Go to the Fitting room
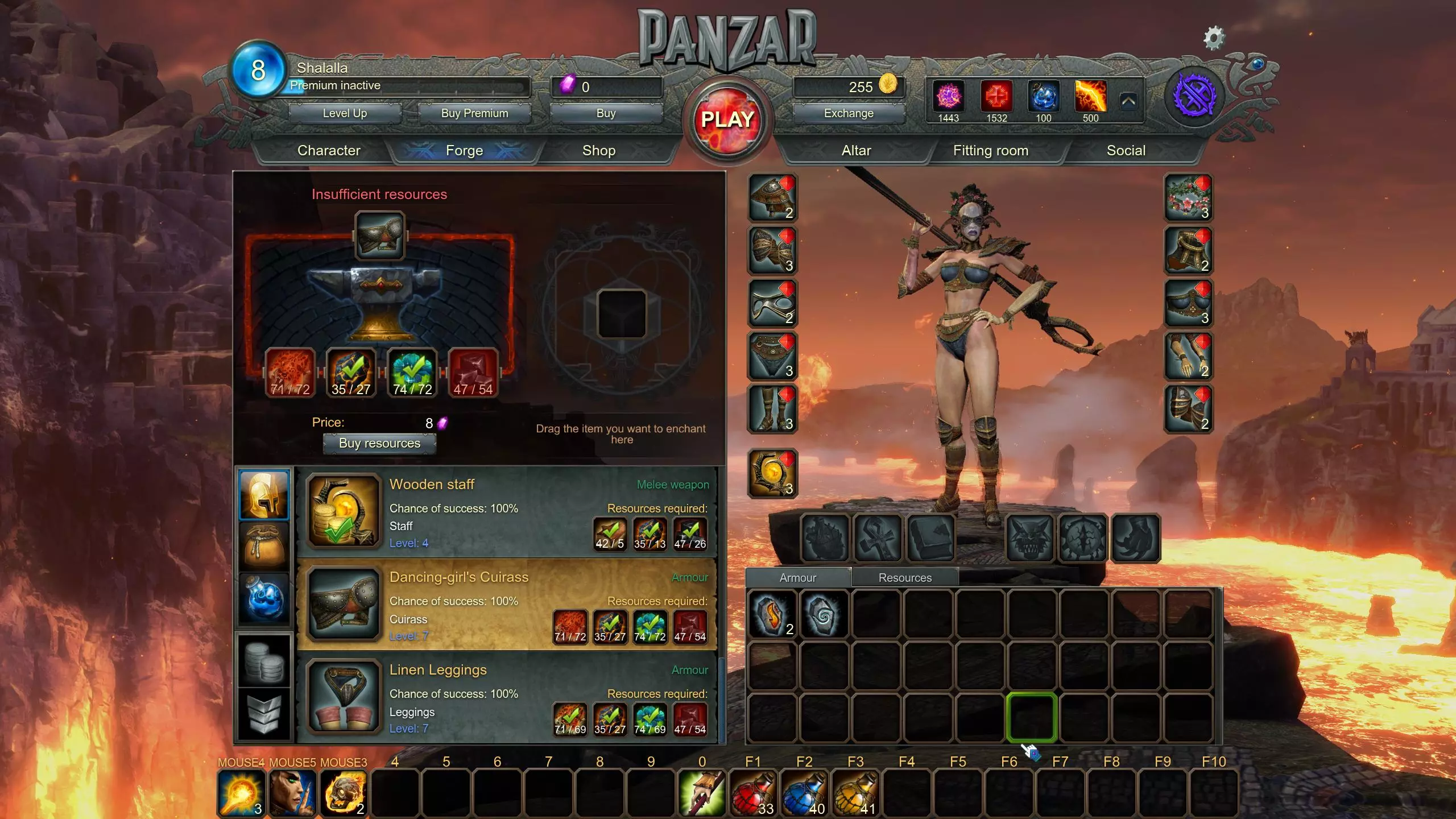The width and height of the screenshot is (1456, 819). point(990,151)
